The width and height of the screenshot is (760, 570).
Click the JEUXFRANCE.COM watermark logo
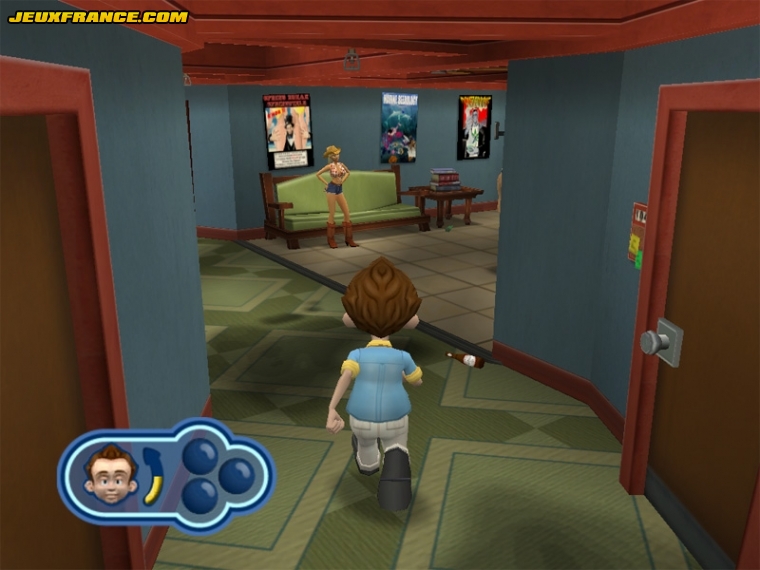click(x=98, y=17)
